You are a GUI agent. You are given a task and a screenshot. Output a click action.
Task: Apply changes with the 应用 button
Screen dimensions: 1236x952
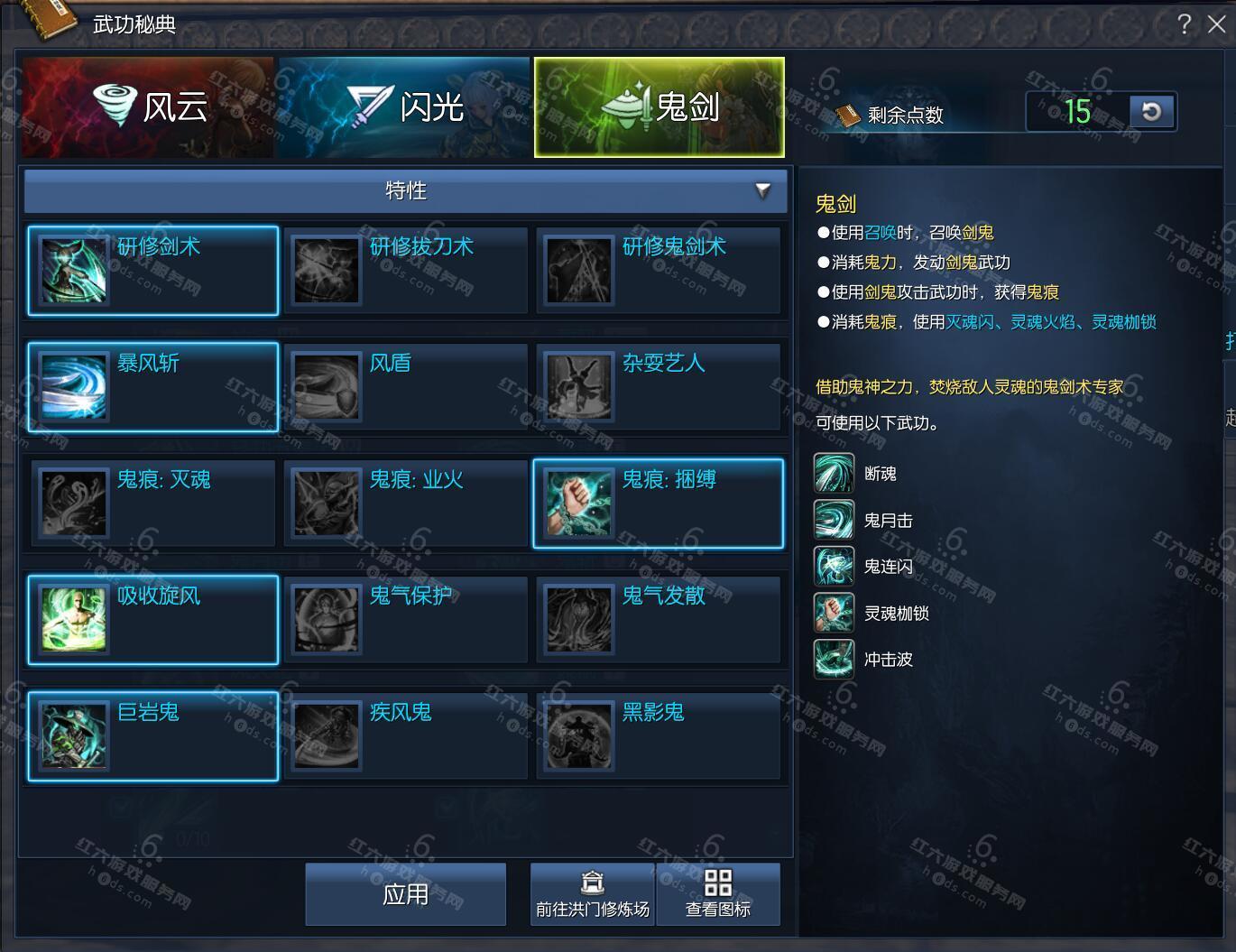pyautogui.click(x=406, y=894)
